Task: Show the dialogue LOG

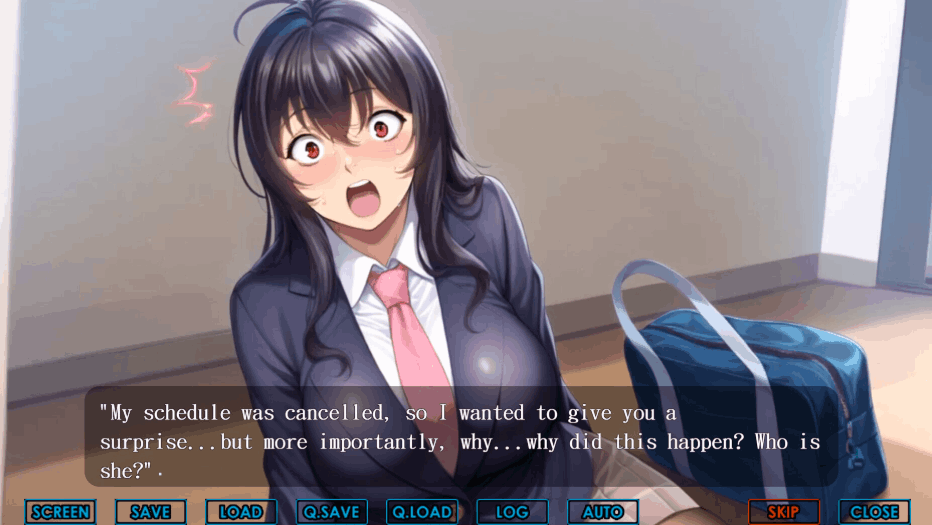Action: coord(512,512)
